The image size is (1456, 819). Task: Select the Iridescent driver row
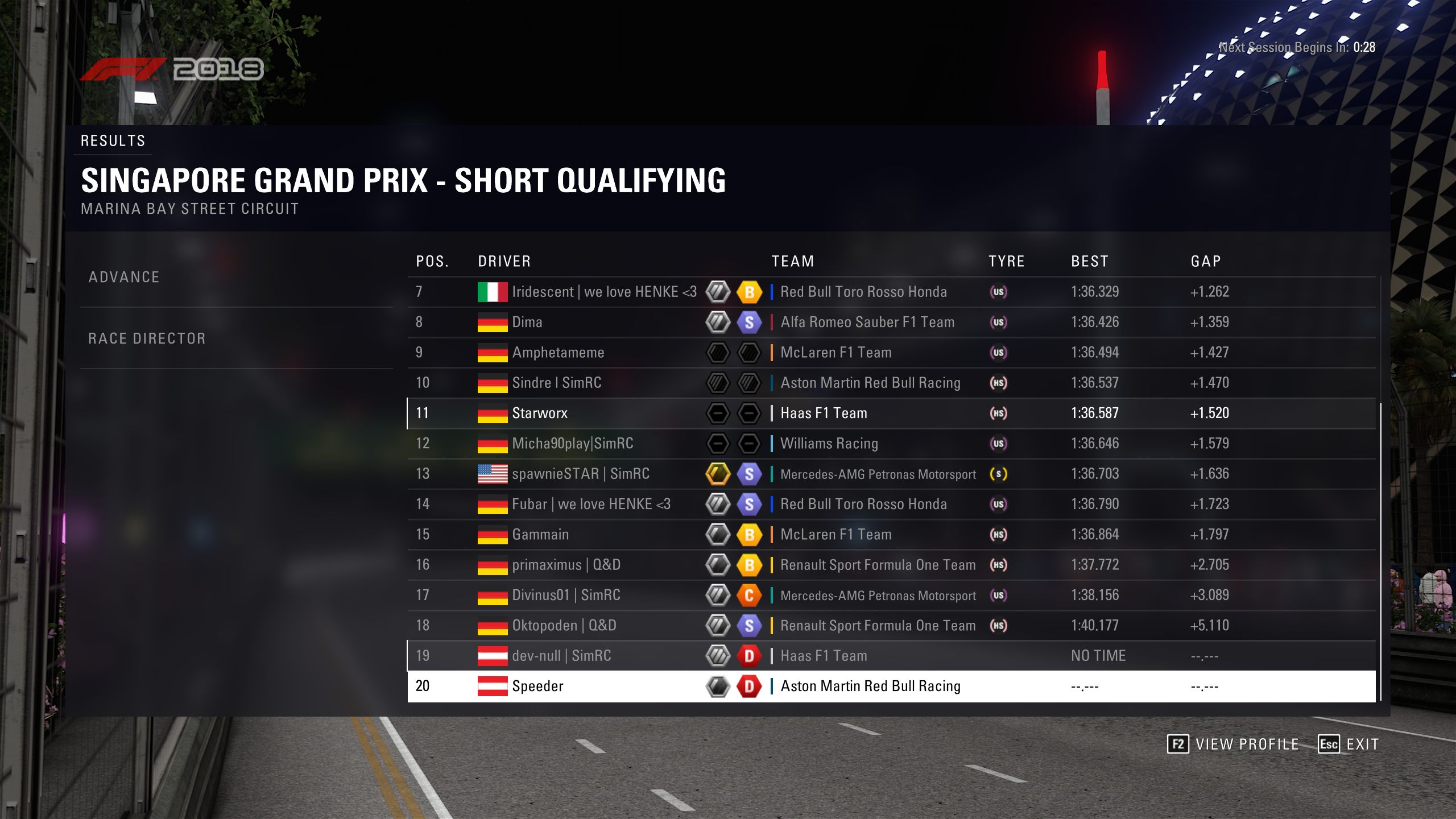[x=603, y=292]
